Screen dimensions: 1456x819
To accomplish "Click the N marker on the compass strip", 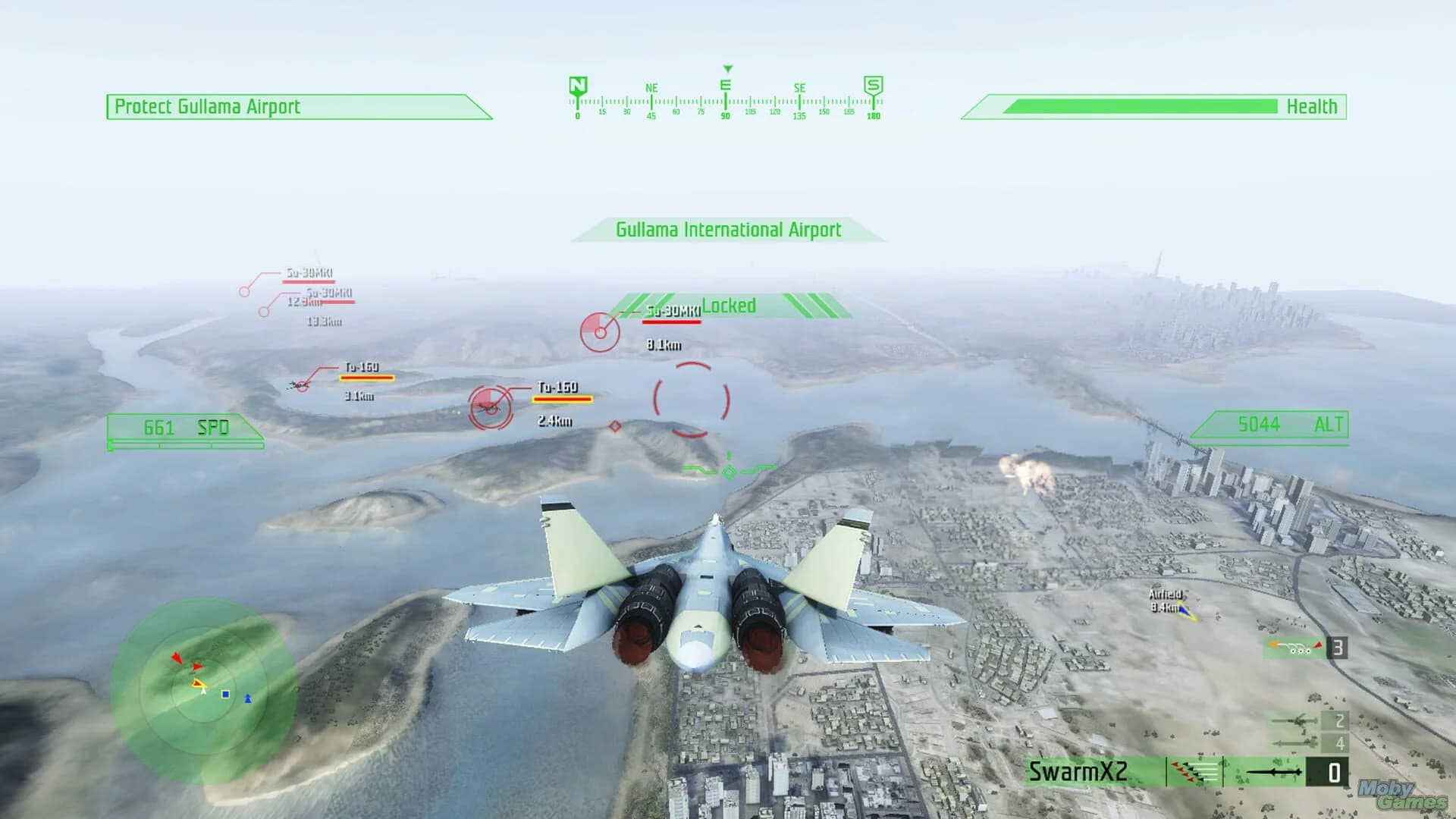I will click(x=577, y=83).
